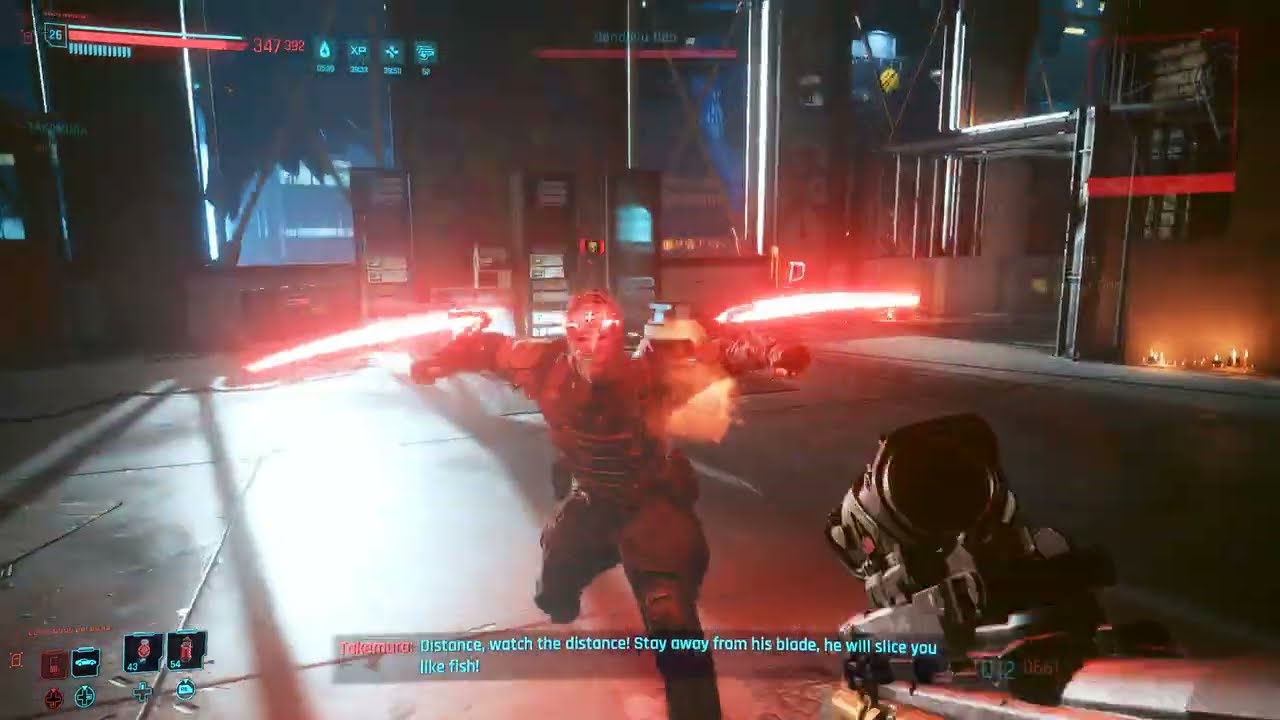Click the stamina droplet buff icon
This screenshot has width=1280, height=720.
click(326, 49)
